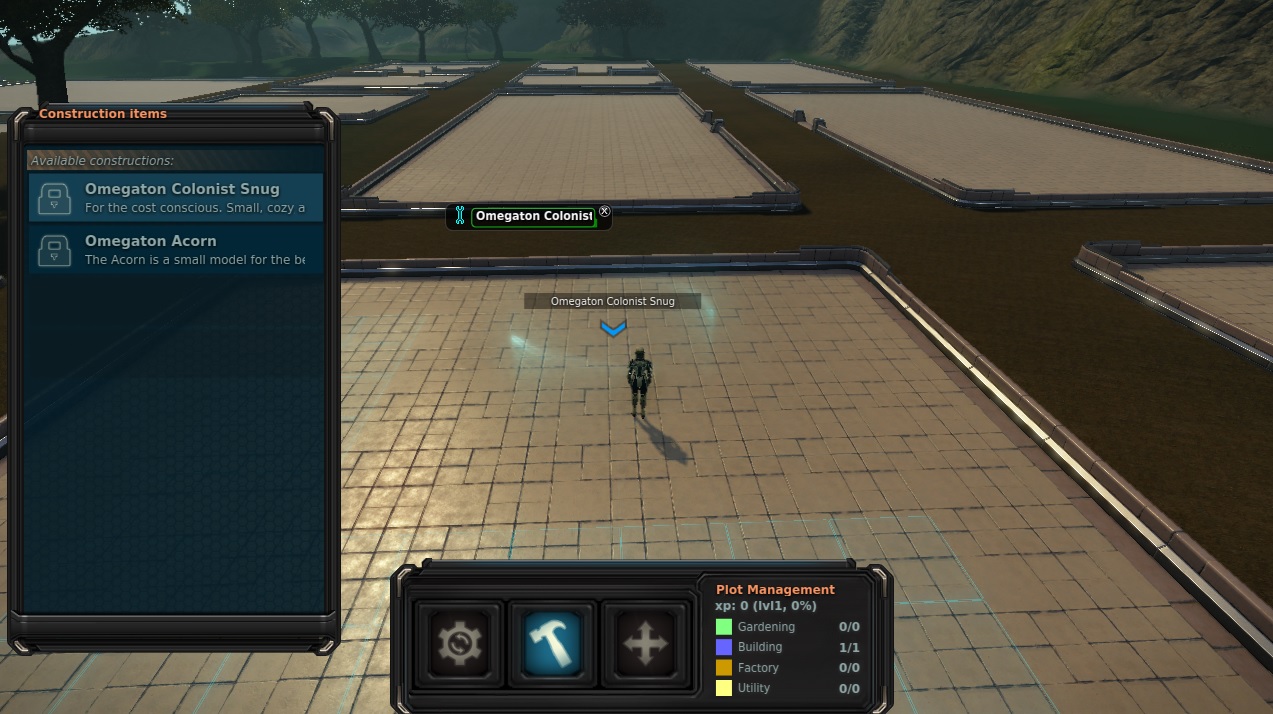Viewport: 1273px width, 714px height.
Task: Choose the four-arrow move tool
Action: [645, 642]
